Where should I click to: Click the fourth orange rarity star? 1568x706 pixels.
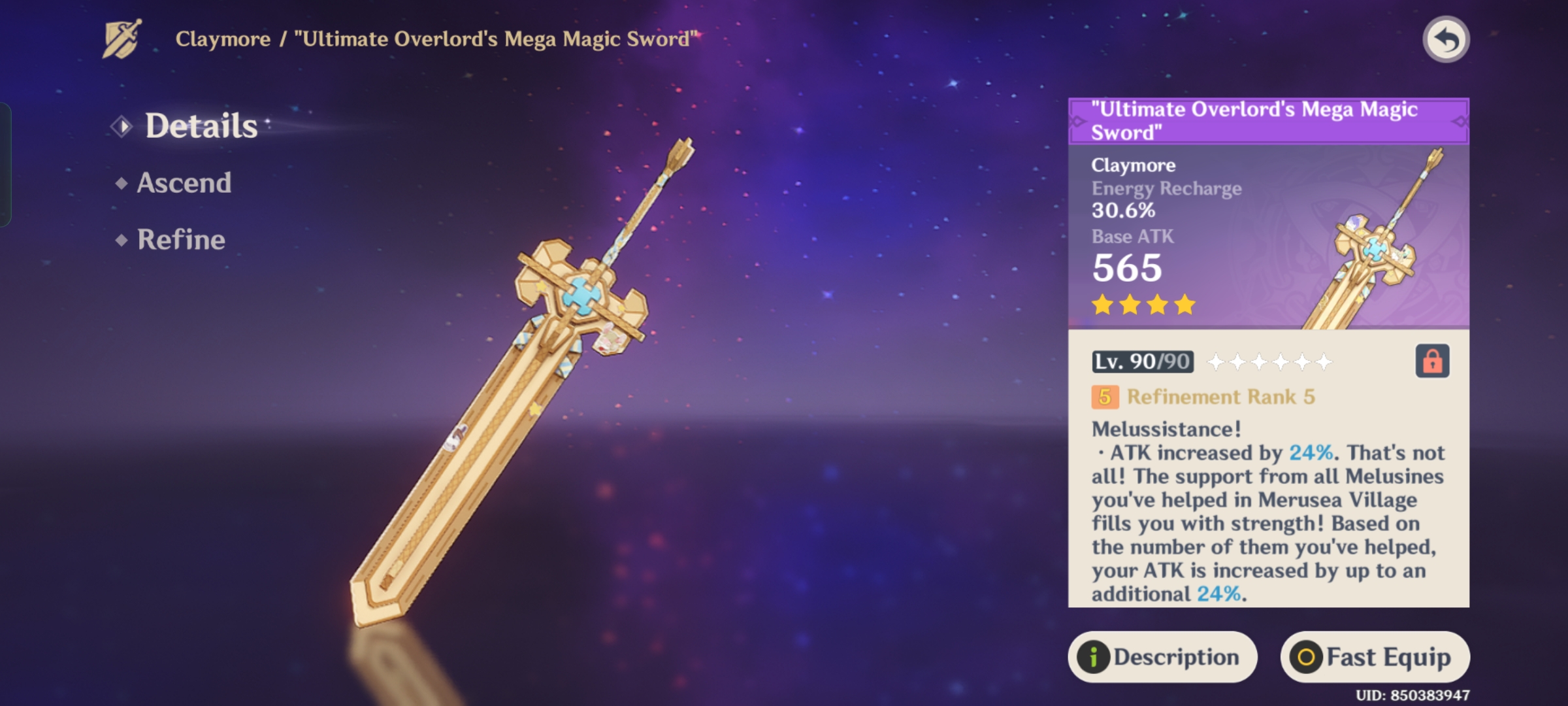[1184, 305]
